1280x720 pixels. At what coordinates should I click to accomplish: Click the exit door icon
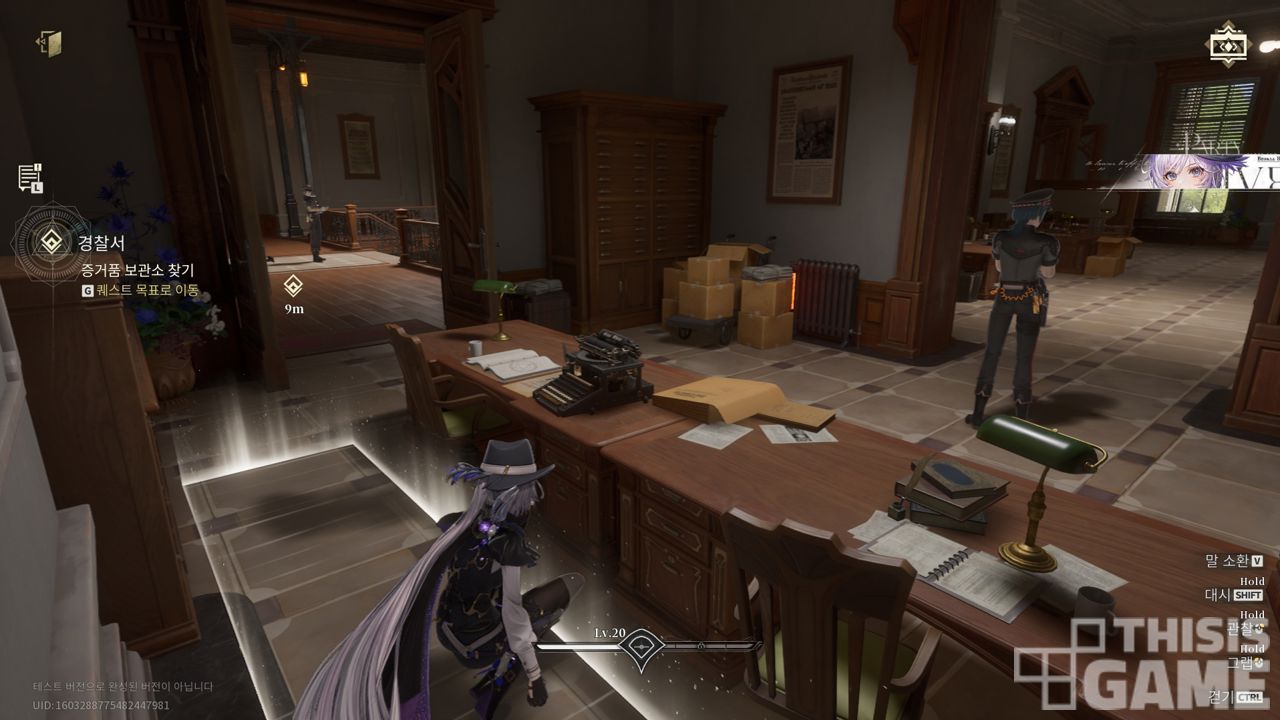point(49,43)
